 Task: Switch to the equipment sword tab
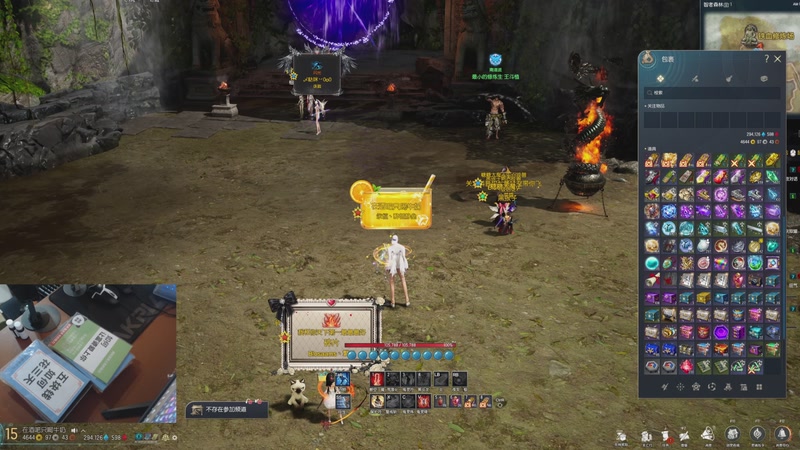pos(695,77)
